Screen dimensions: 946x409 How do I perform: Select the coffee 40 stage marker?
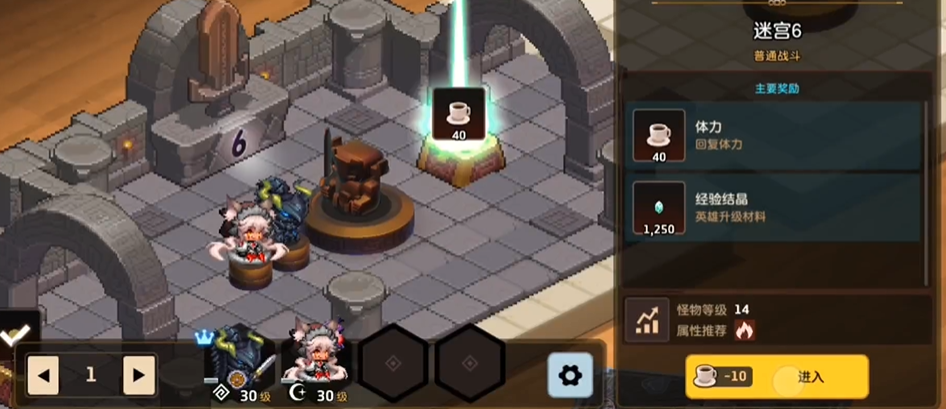tap(459, 114)
